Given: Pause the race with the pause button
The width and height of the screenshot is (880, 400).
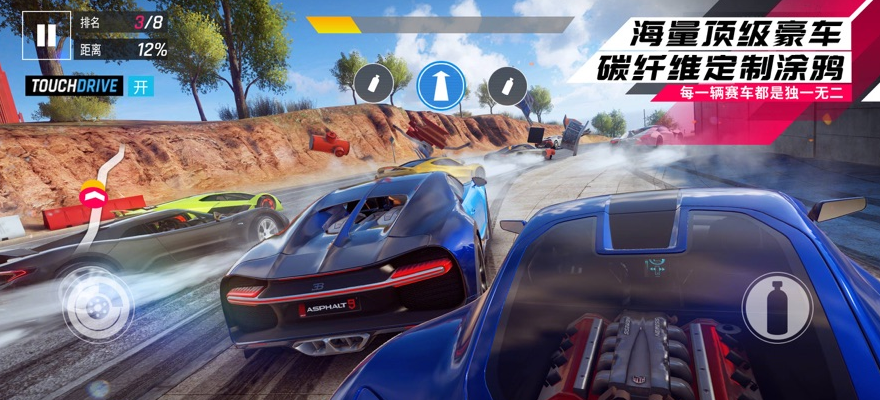Looking at the screenshot, I should point(47,35).
